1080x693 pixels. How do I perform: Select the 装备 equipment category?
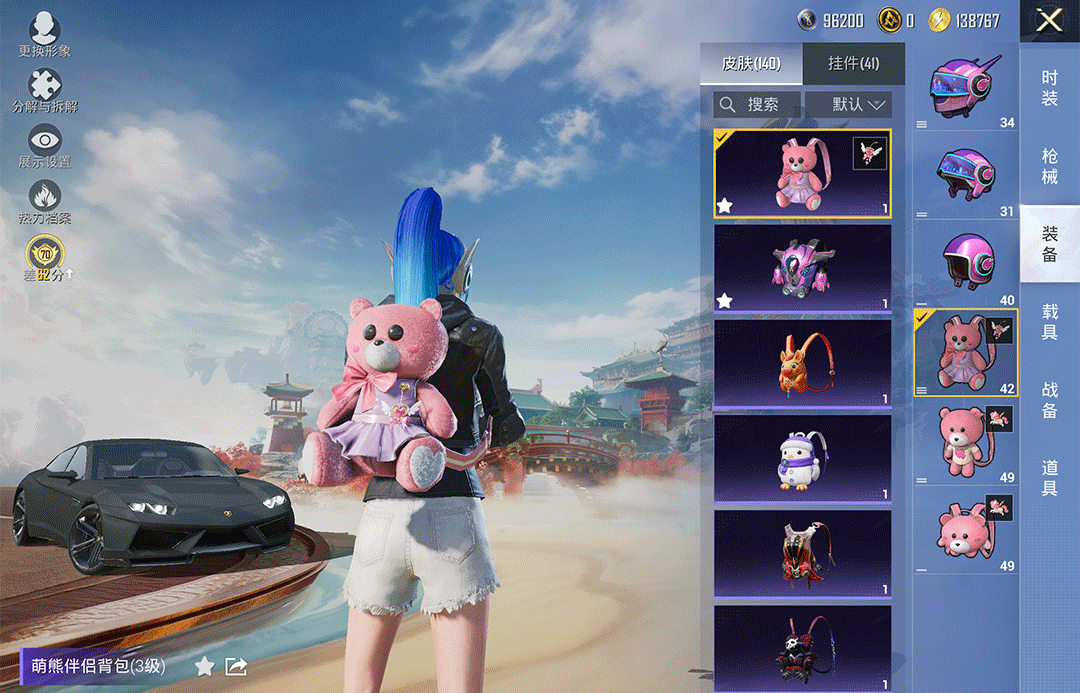click(x=1049, y=244)
